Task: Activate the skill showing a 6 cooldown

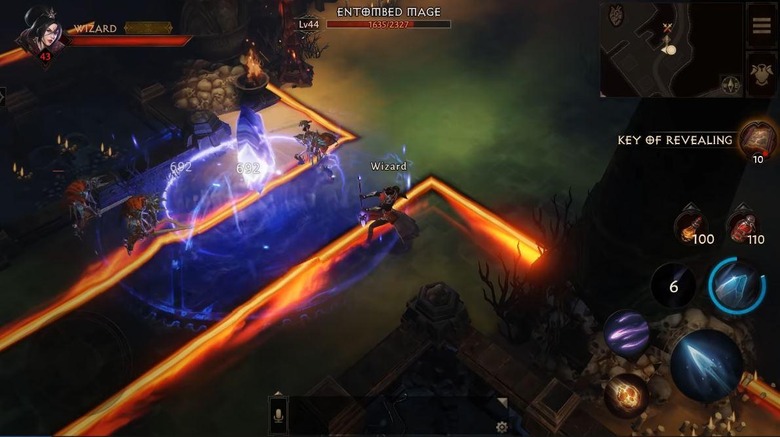Action: tap(673, 287)
